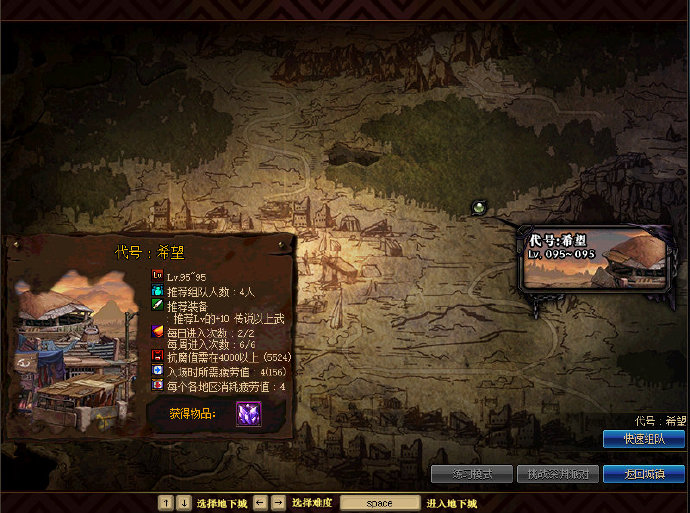The height and width of the screenshot is (513, 690).
Task: Choose the greyed 练习模式 practice mode button
Action: [471, 474]
